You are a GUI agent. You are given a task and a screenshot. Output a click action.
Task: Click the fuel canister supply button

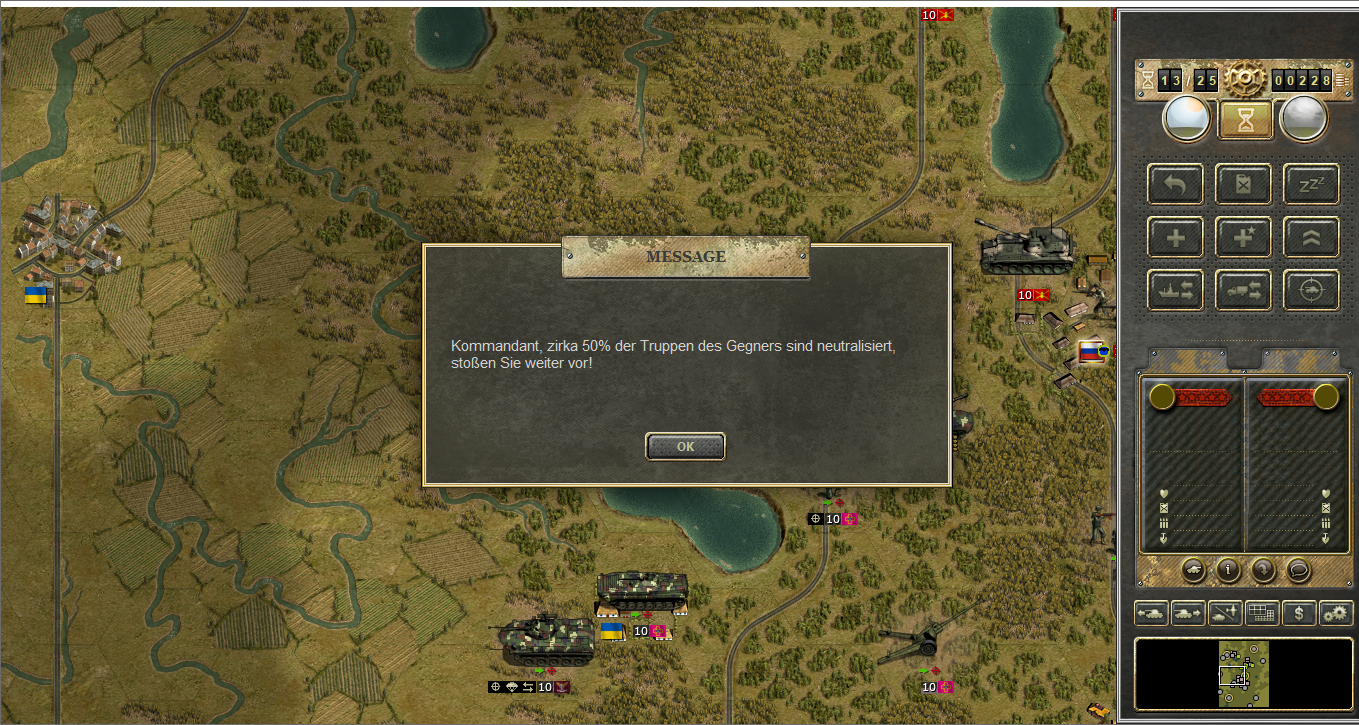1243,184
